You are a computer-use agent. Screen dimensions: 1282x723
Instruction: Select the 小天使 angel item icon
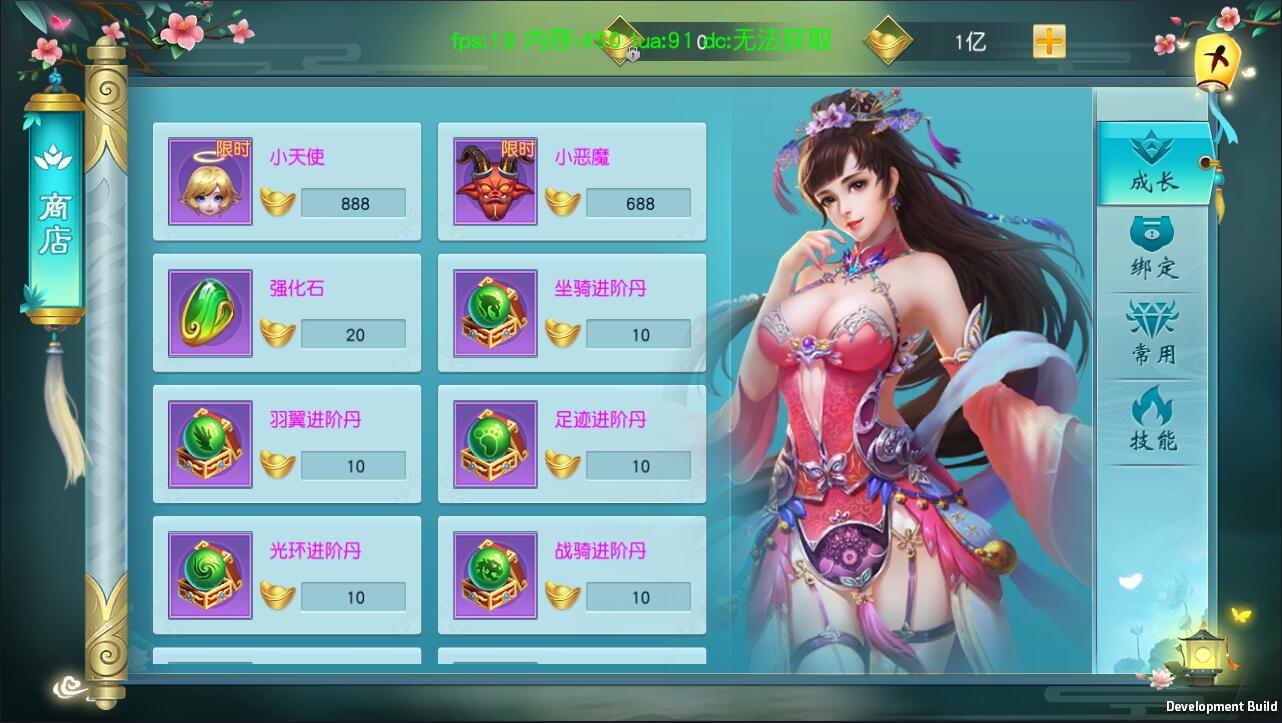coord(209,180)
